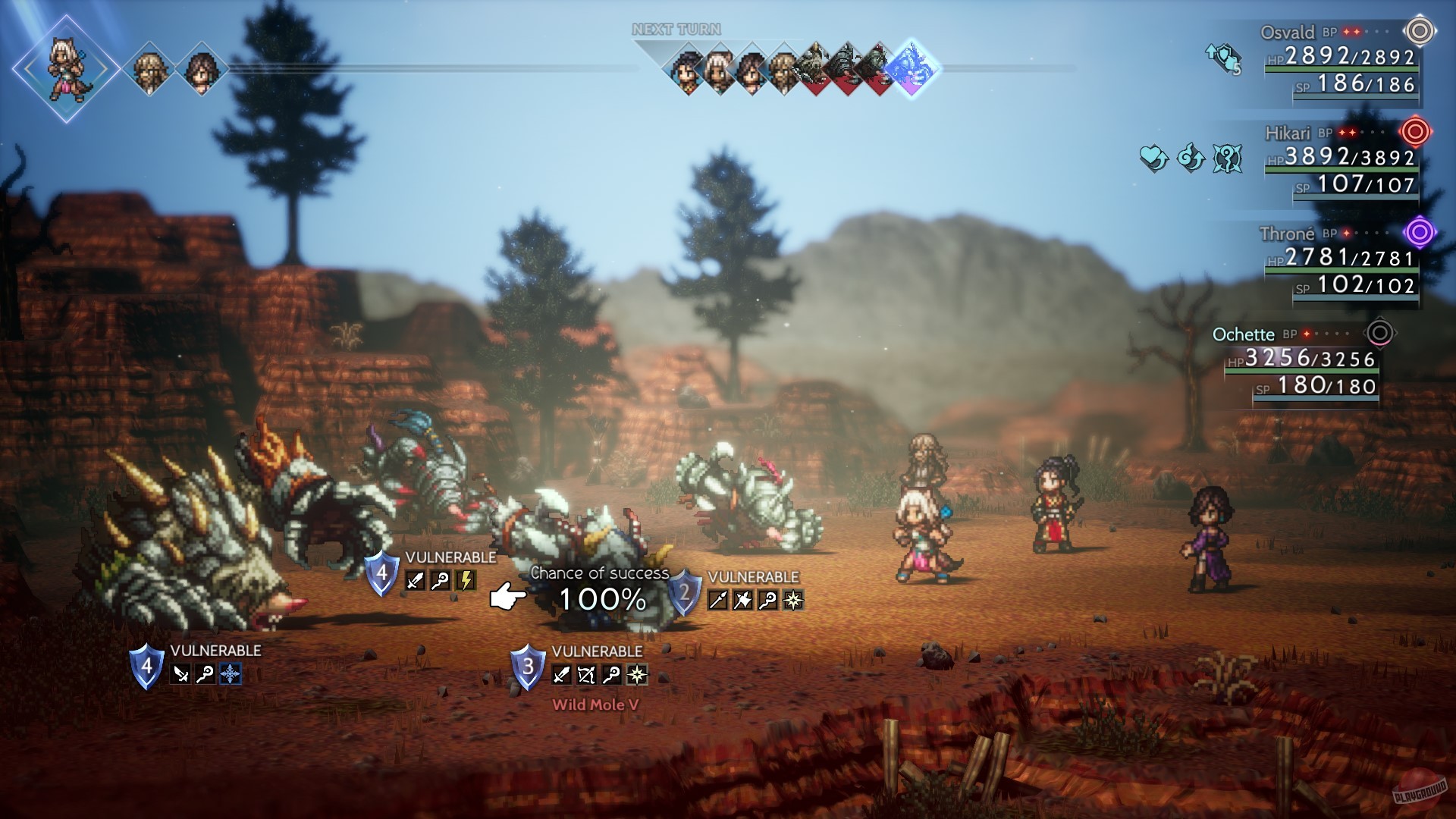
Task: Expand the ice weakness icon on the left 4-shield
Action: tap(231, 673)
